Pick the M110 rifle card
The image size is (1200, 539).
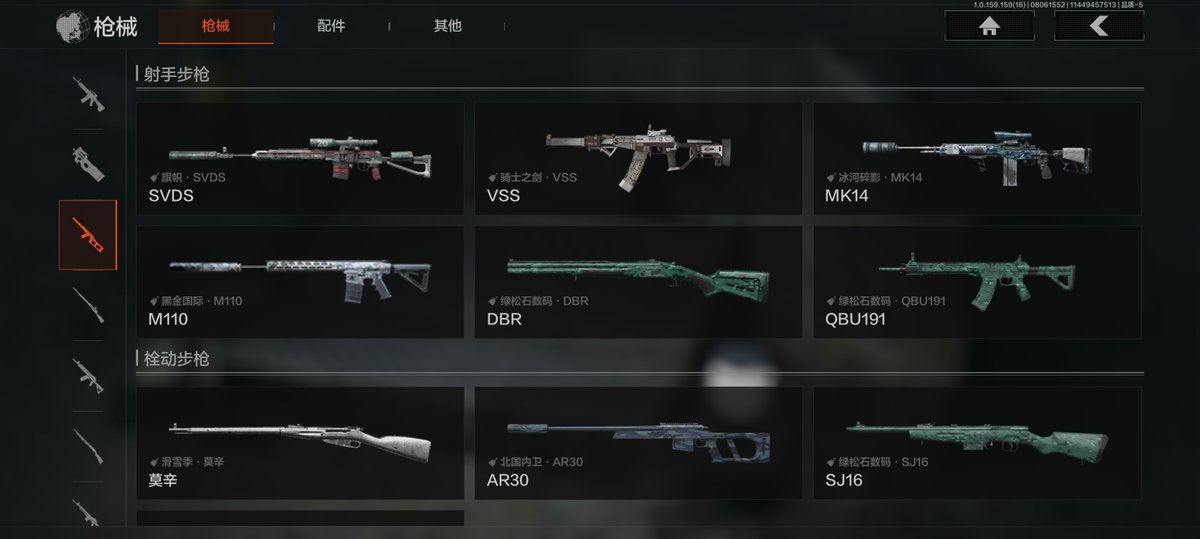pos(300,281)
